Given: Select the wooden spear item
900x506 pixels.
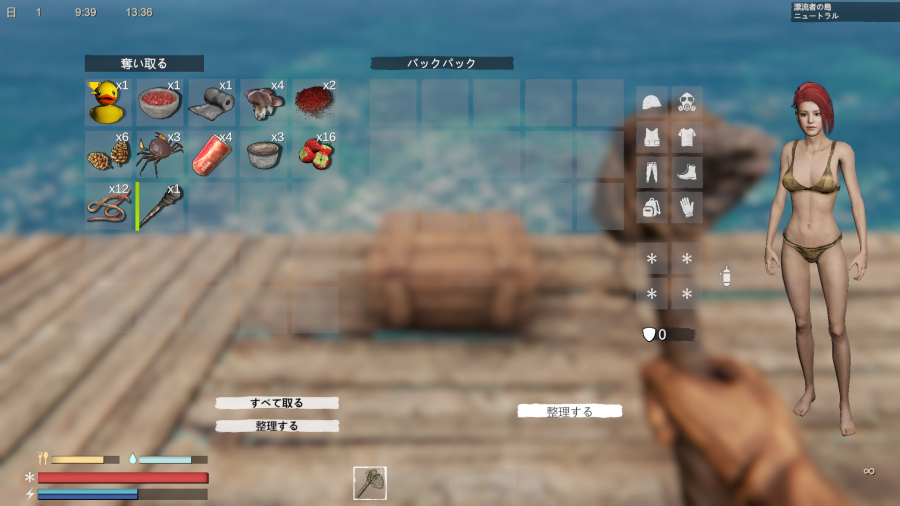Looking at the screenshot, I should point(160,205).
